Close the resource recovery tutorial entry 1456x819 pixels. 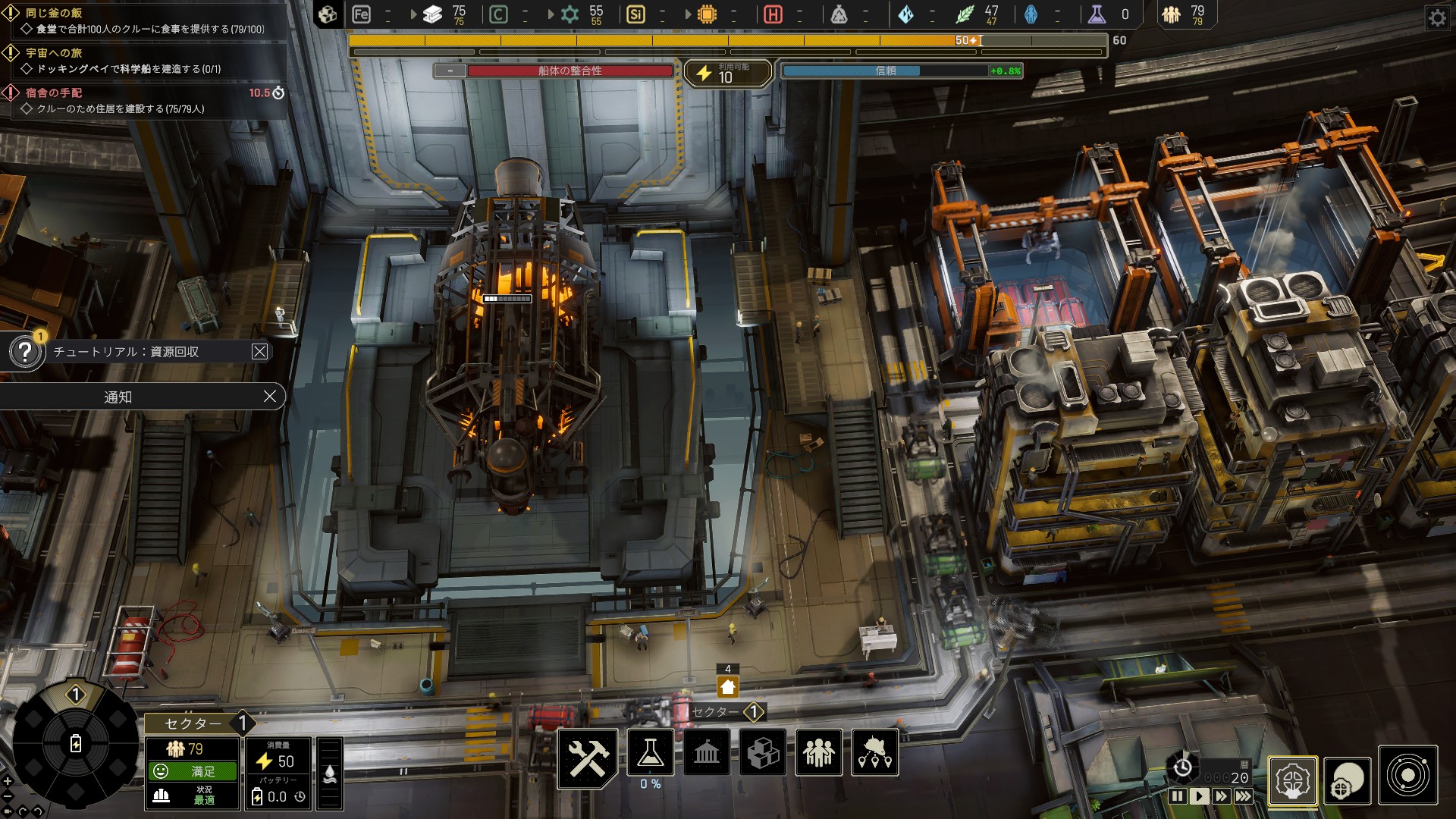pyautogui.click(x=259, y=351)
